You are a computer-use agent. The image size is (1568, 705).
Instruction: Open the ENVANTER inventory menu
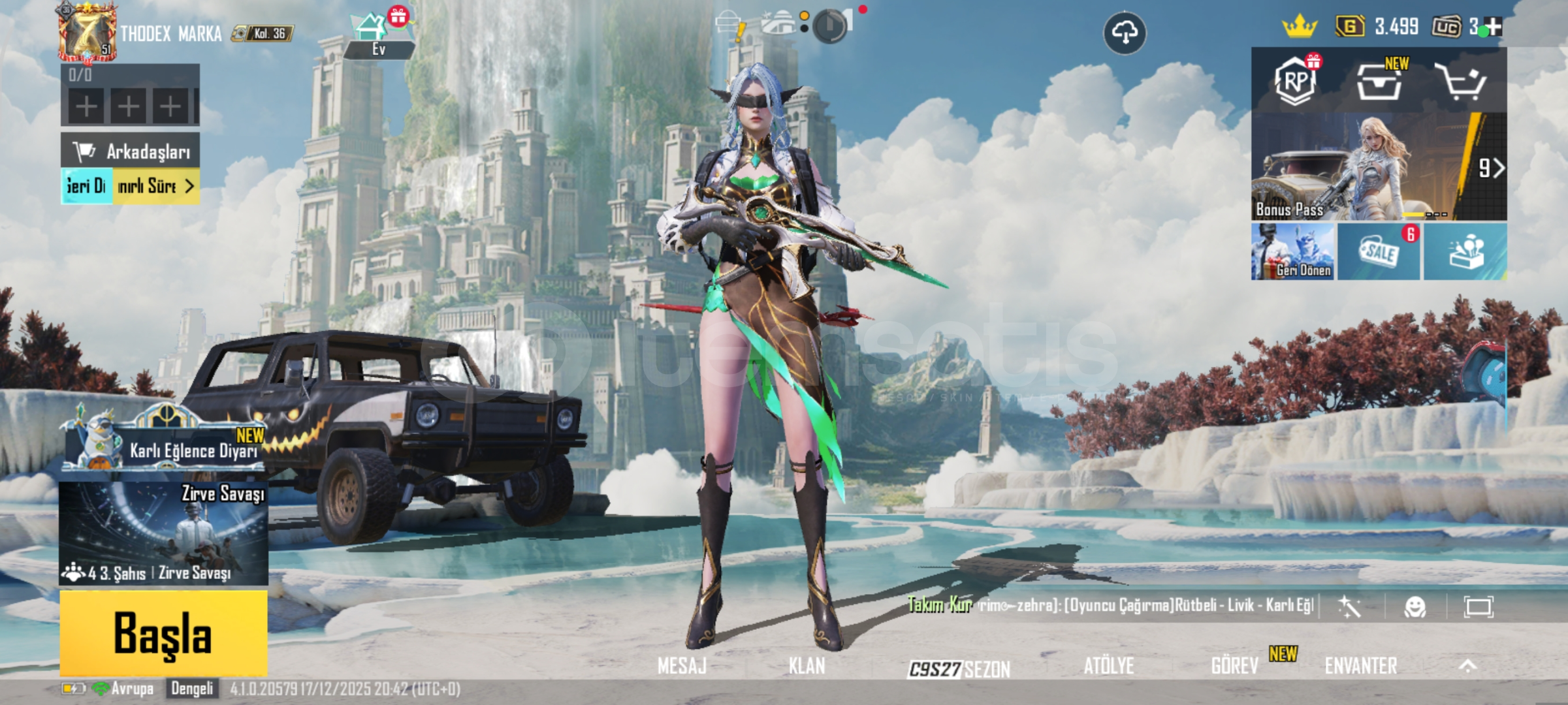pos(1361,666)
